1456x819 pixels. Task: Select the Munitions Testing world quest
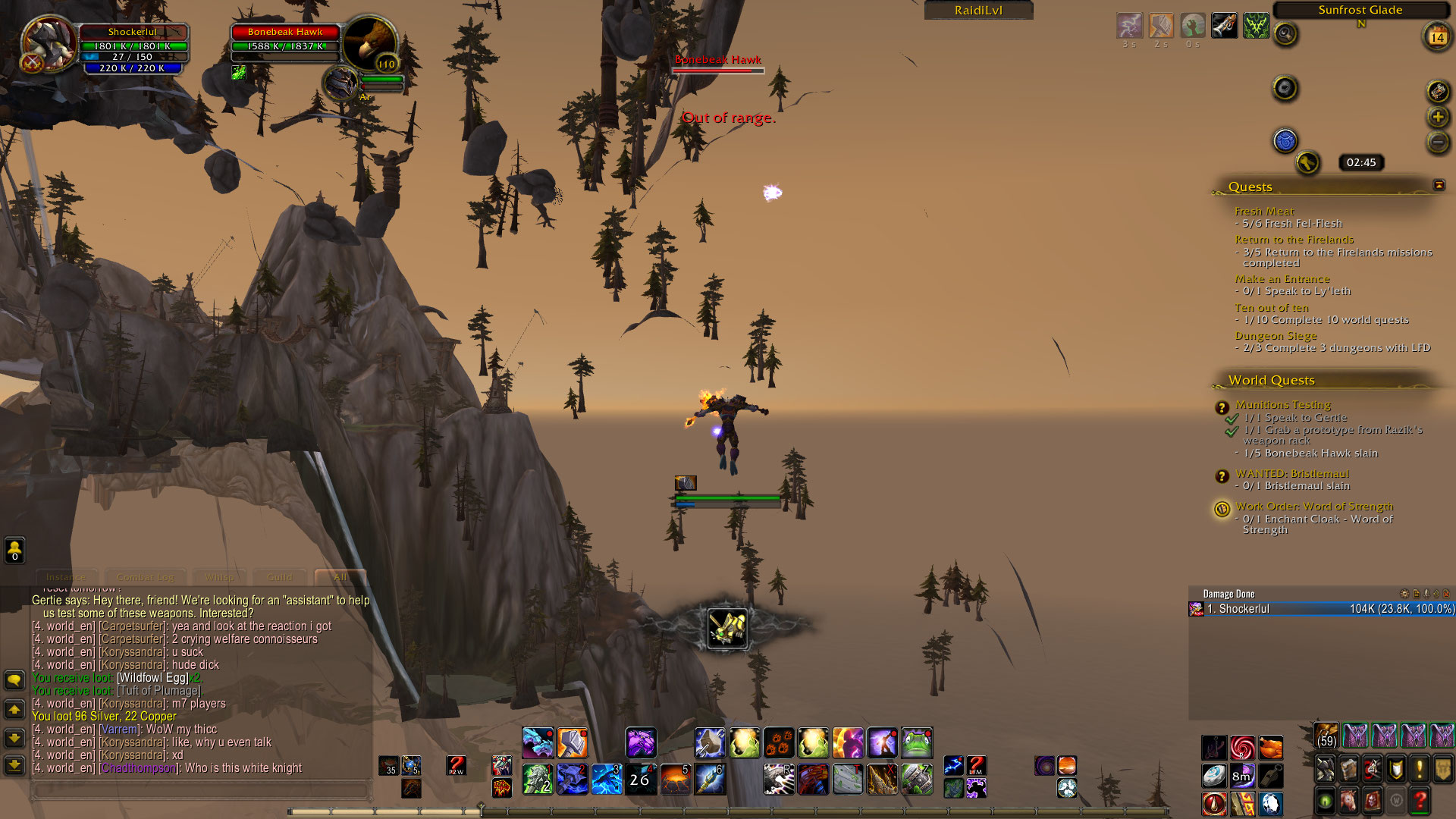point(1282,404)
